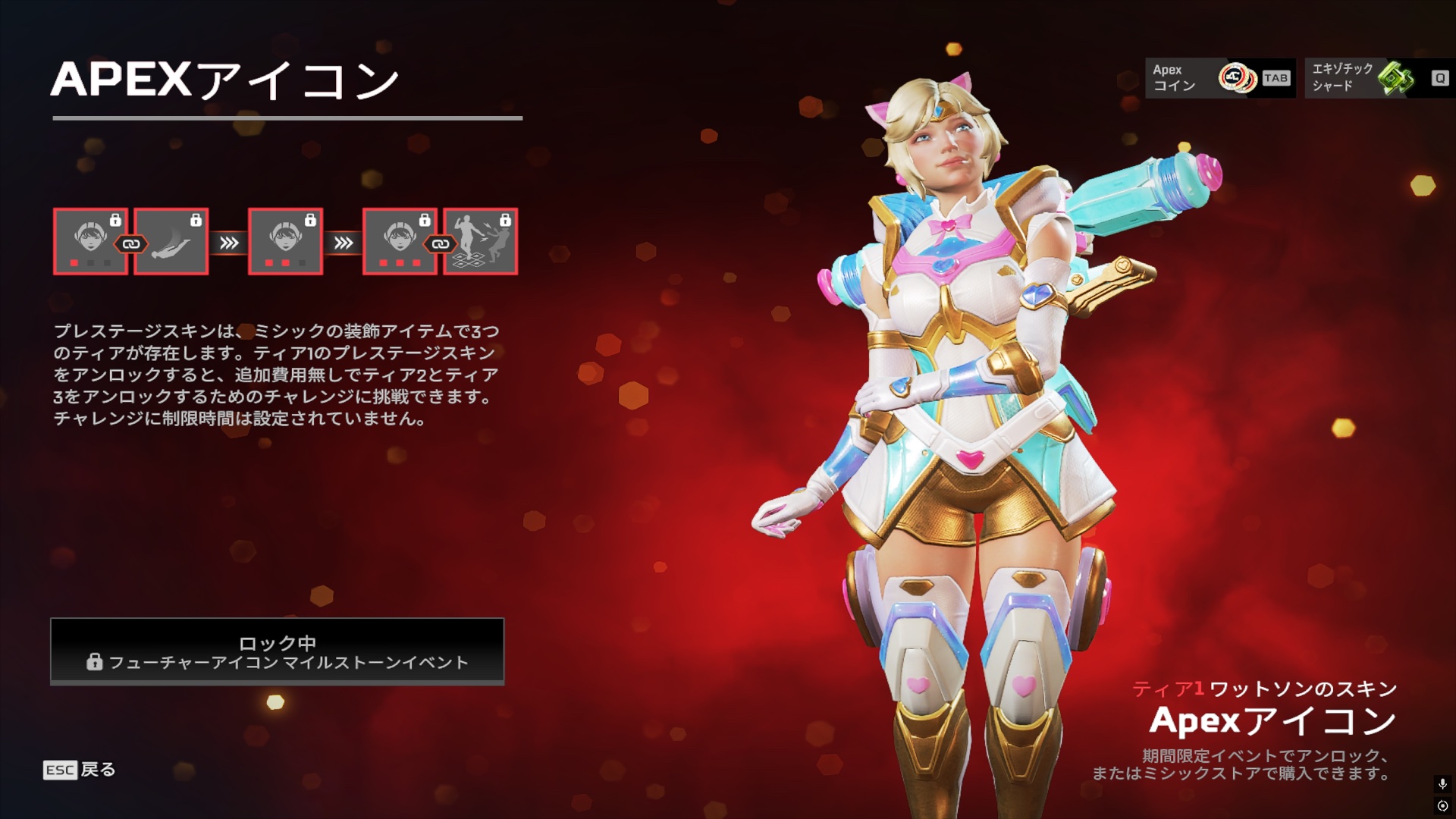
Task: Select the locked skydive figure tile
Action: (x=171, y=241)
